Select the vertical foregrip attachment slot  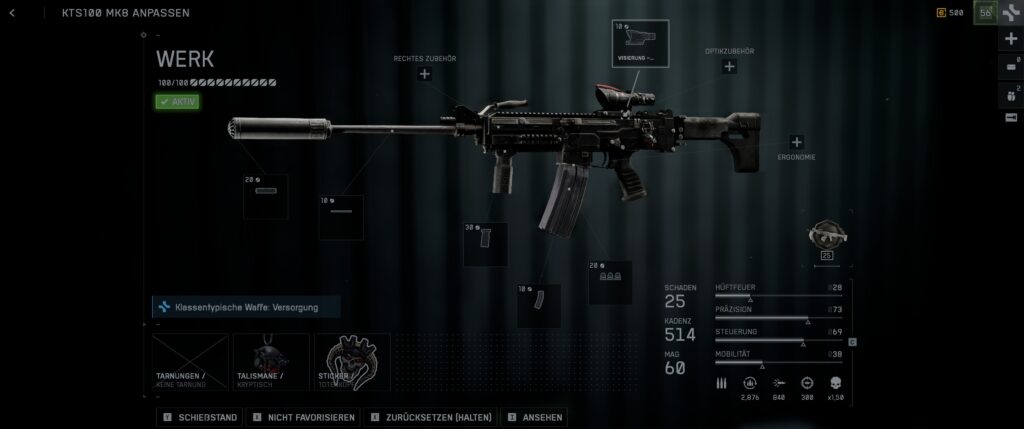[485, 244]
